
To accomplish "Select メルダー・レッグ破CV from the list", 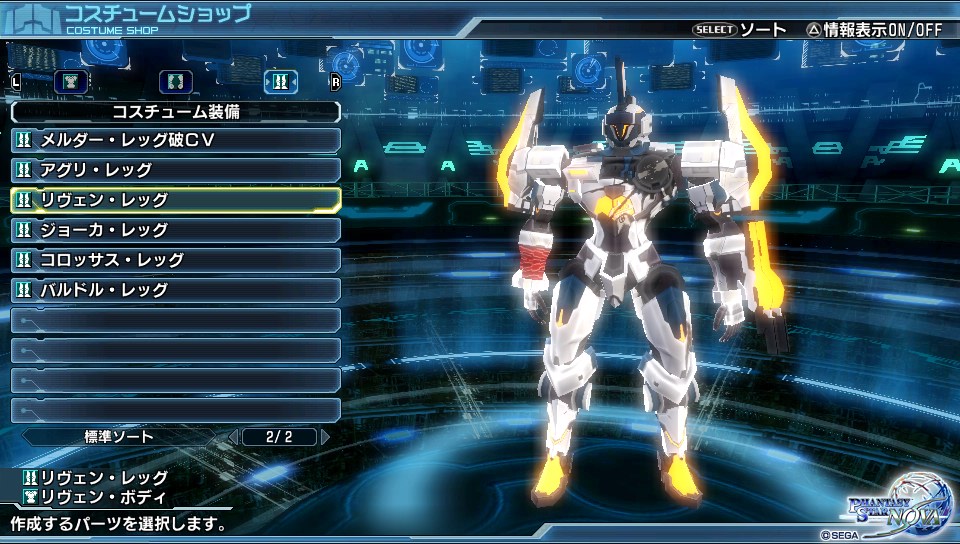I will pos(175,140).
